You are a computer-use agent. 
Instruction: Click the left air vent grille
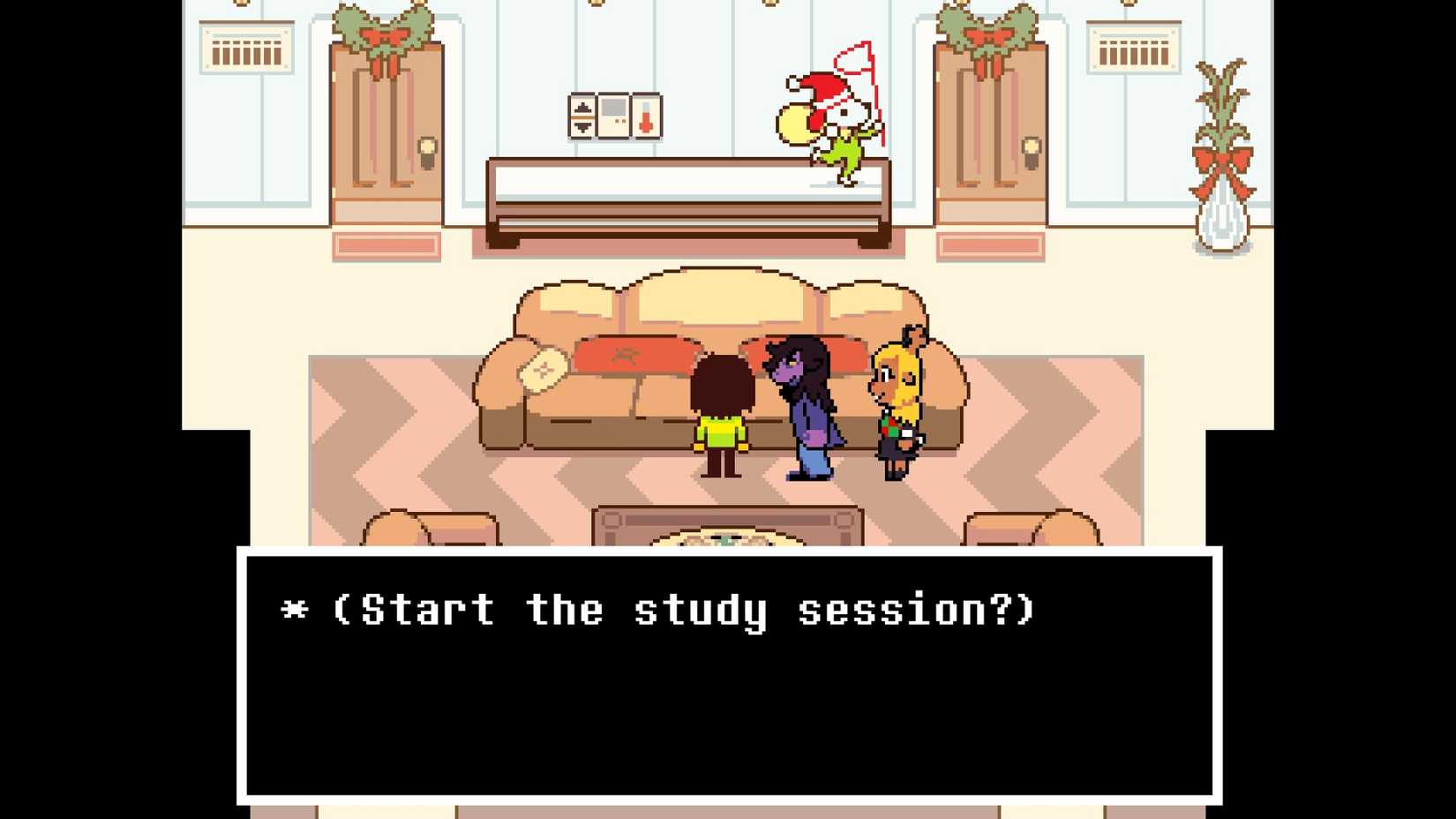pyautogui.click(x=245, y=49)
